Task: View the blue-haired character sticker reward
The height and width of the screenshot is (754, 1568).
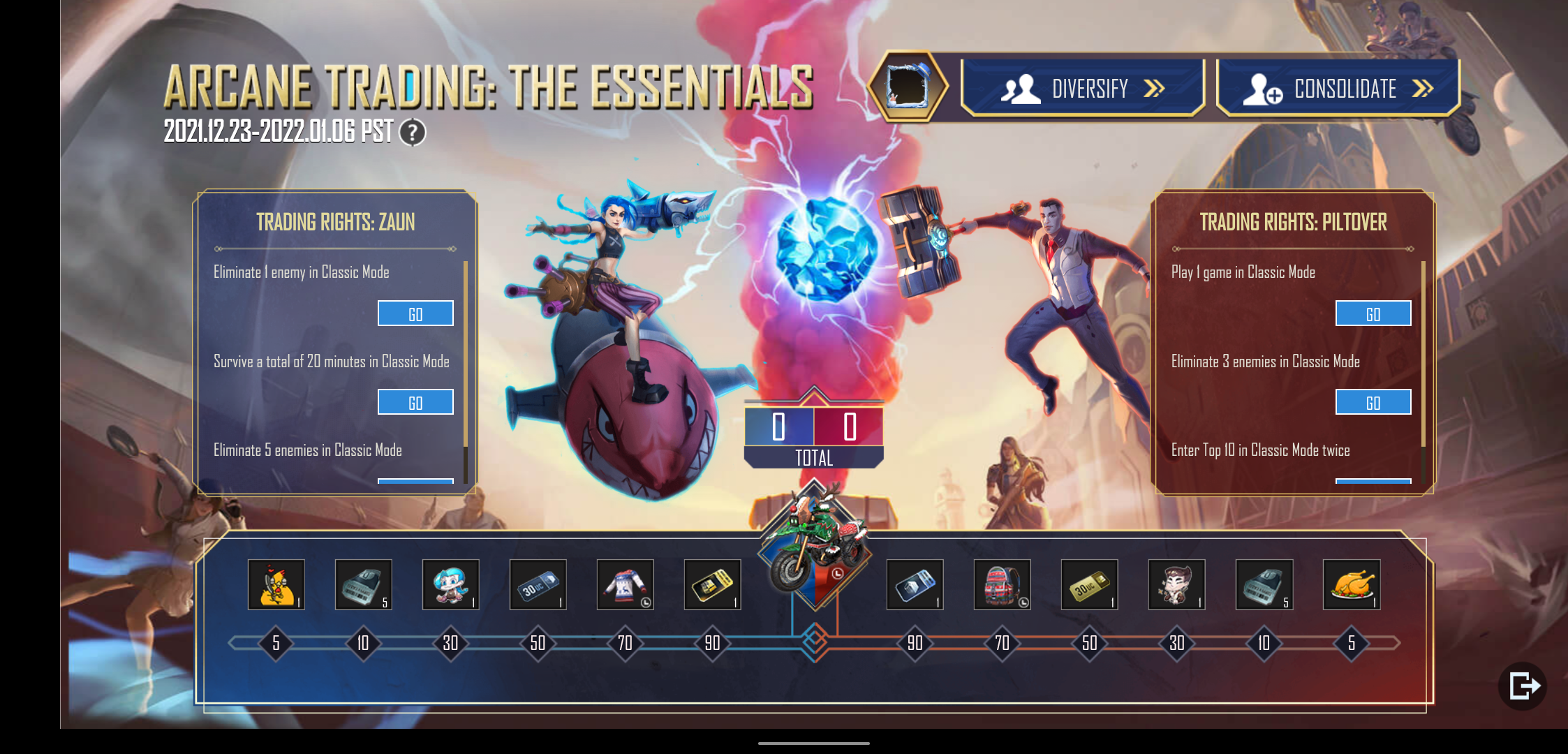Action: (451, 585)
